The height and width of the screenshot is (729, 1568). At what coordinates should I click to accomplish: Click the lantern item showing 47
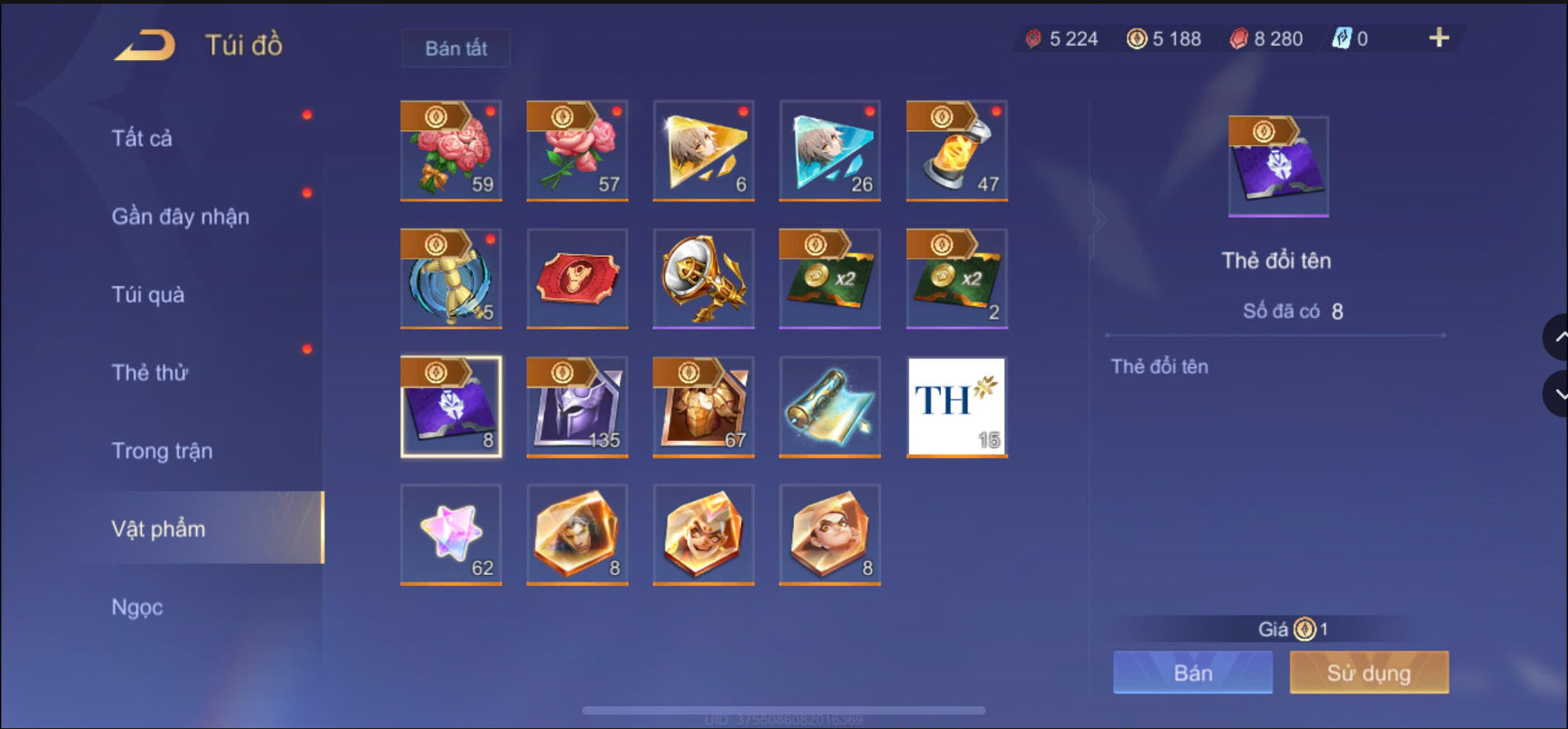pyautogui.click(x=956, y=150)
